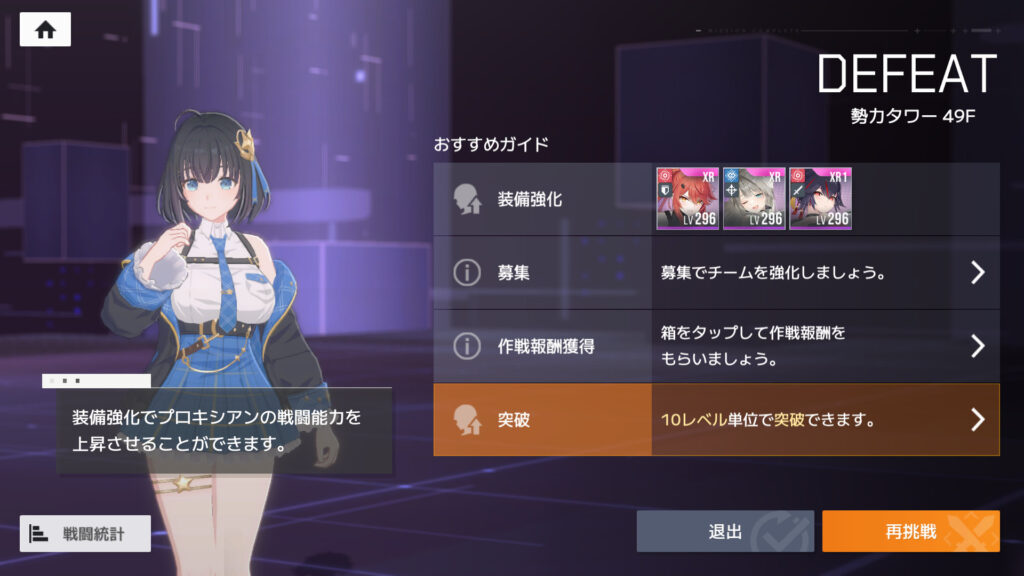Exit with the 退出 button
Screen dimensions: 1024x576
(x=725, y=532)
